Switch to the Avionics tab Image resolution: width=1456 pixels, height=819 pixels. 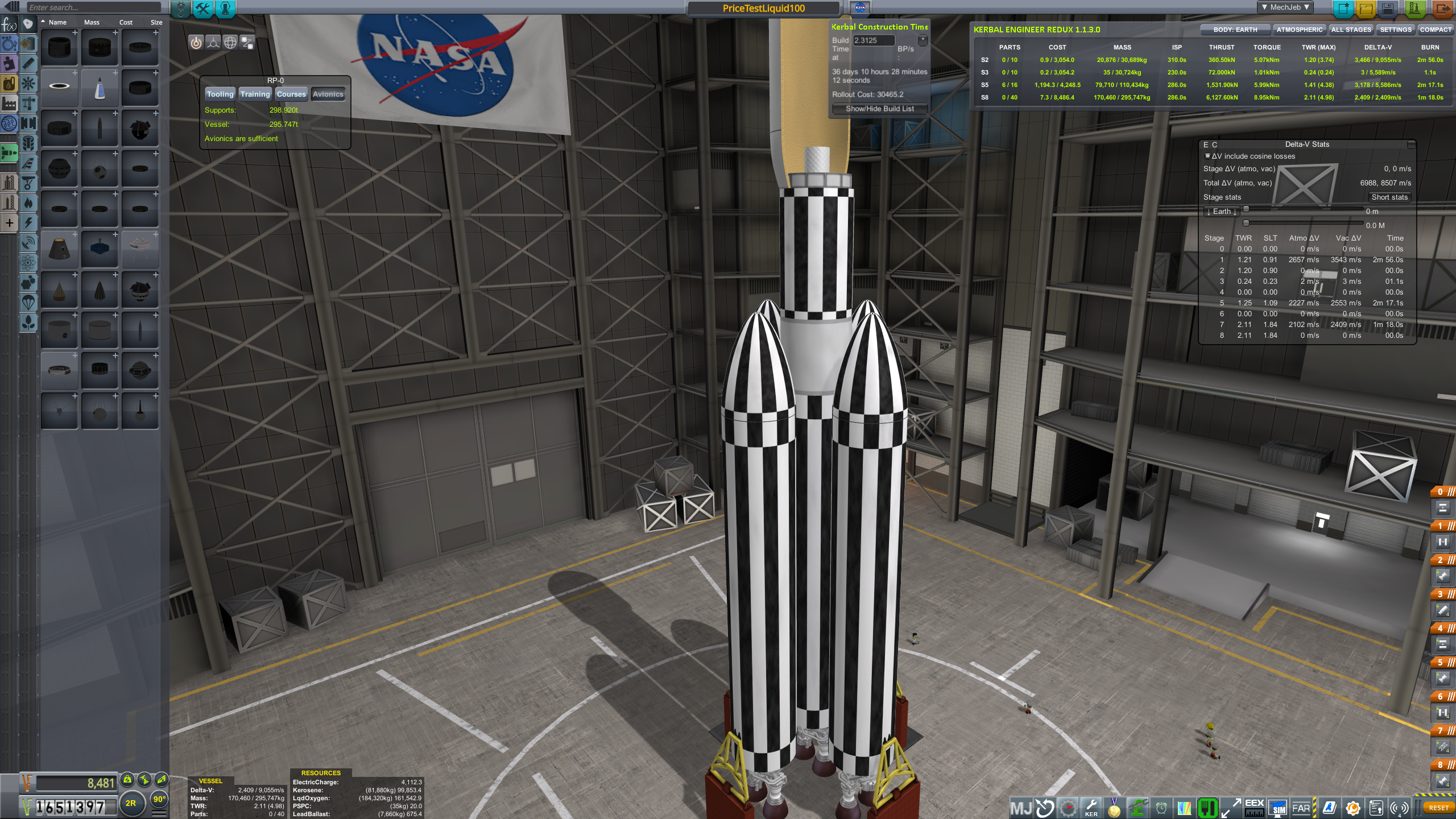click(328, 94)
